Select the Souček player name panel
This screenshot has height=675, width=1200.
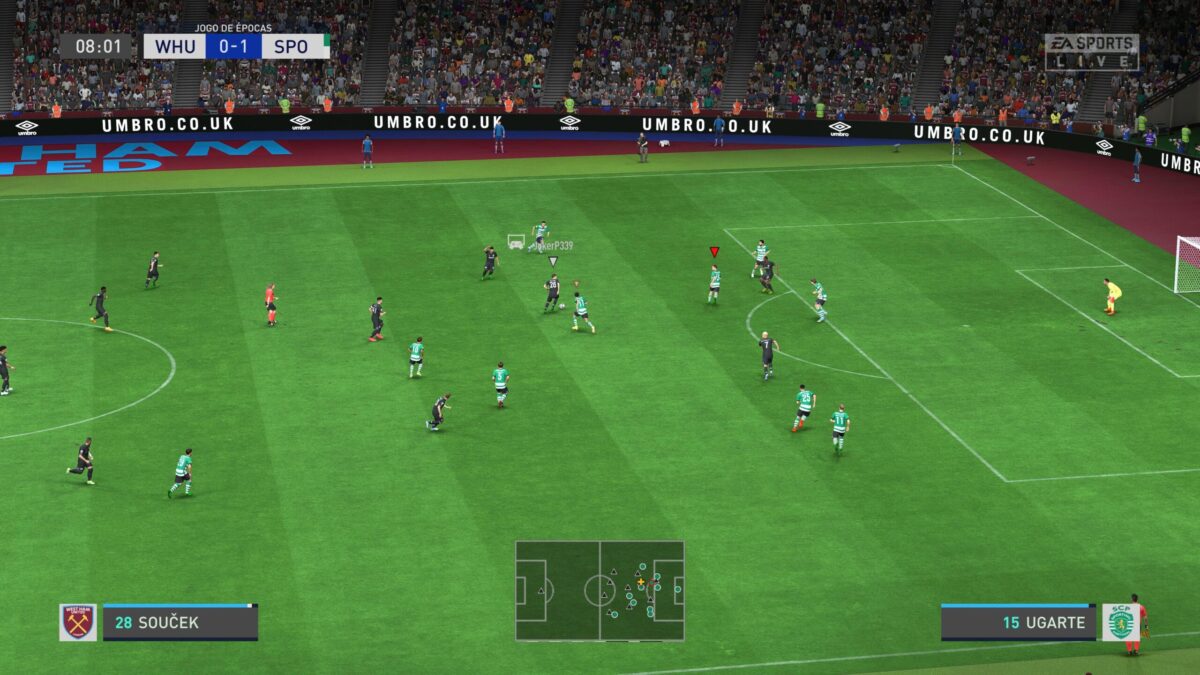(180, 622)
